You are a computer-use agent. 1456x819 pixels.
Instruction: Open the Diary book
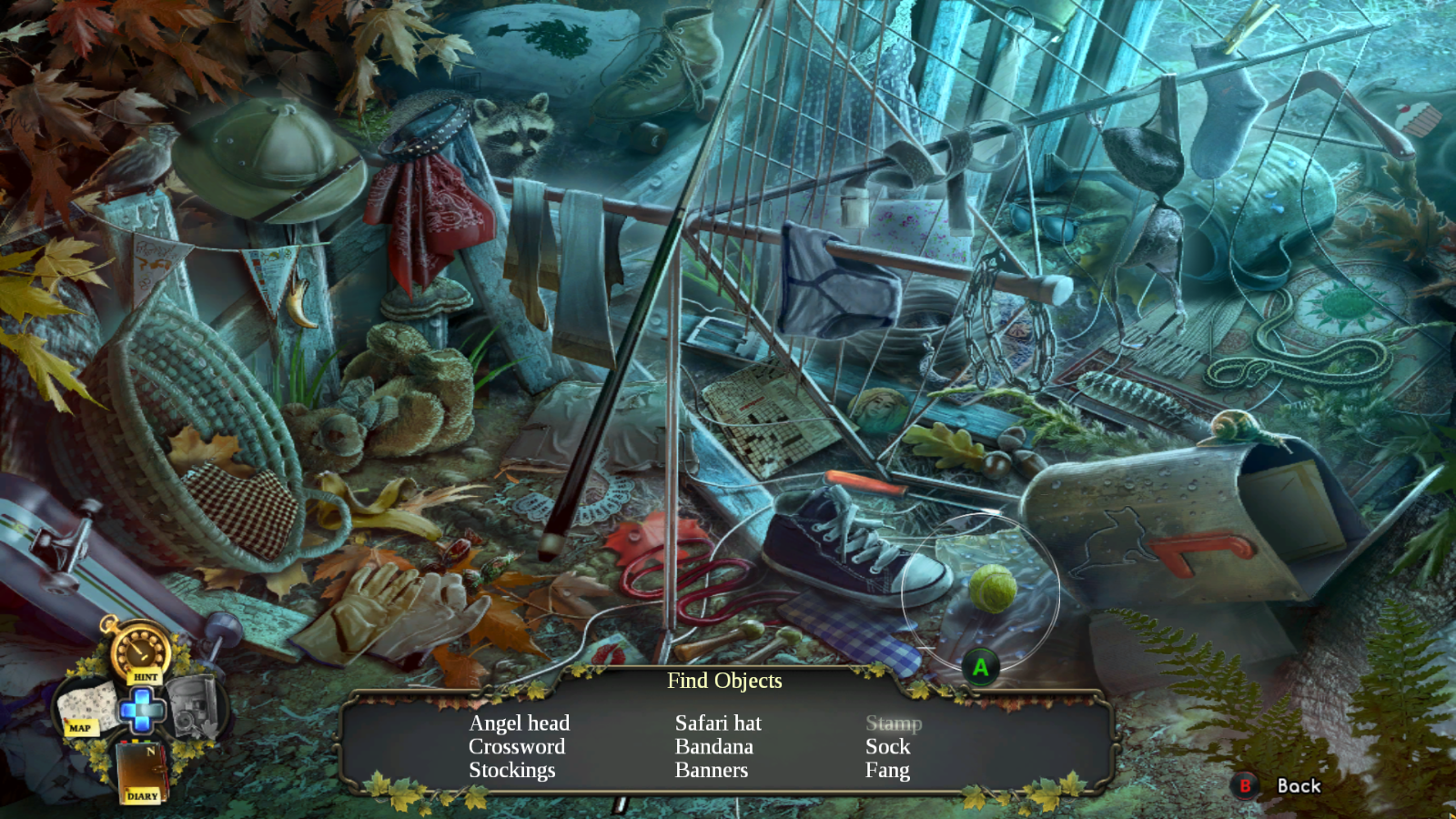tap(142, 772)
